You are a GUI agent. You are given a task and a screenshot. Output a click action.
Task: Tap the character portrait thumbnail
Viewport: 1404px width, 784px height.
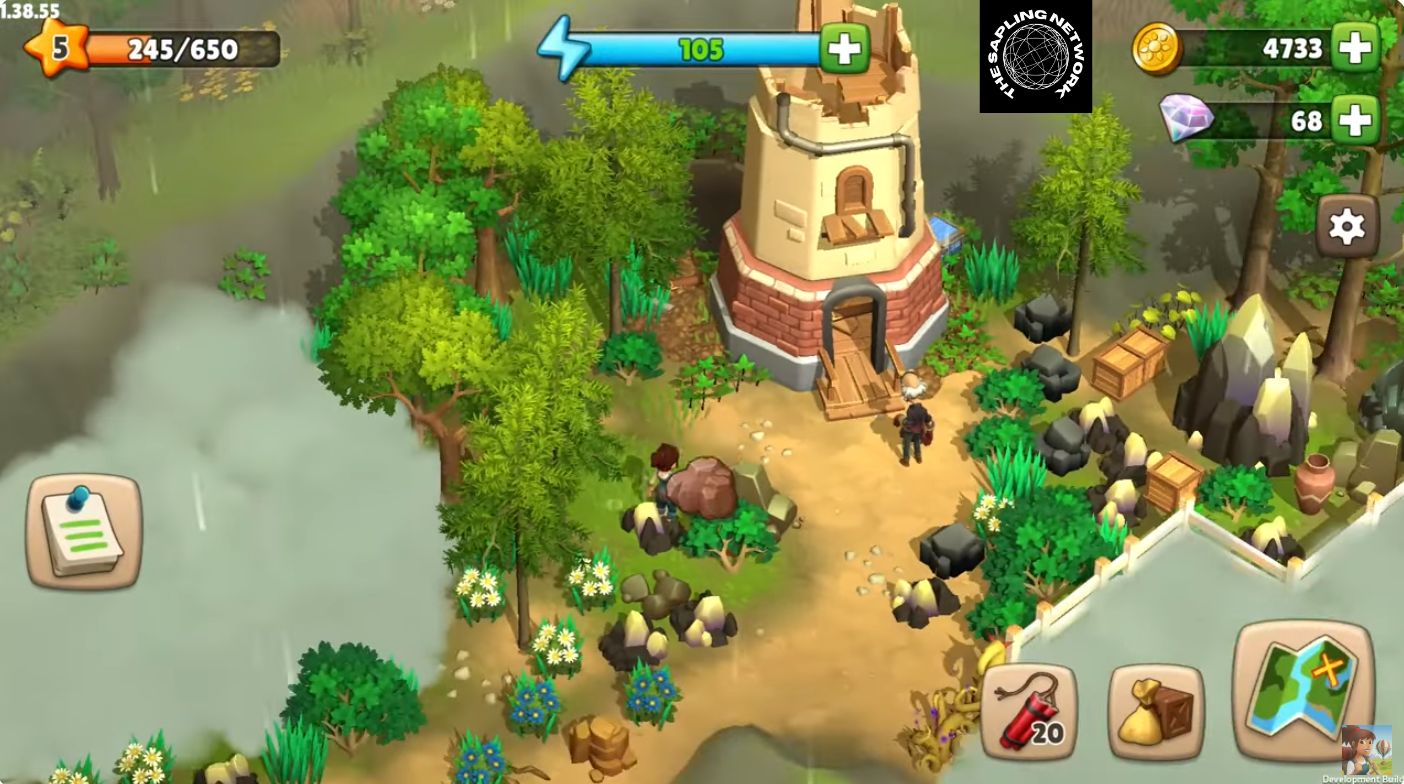tap(1366, 751)
